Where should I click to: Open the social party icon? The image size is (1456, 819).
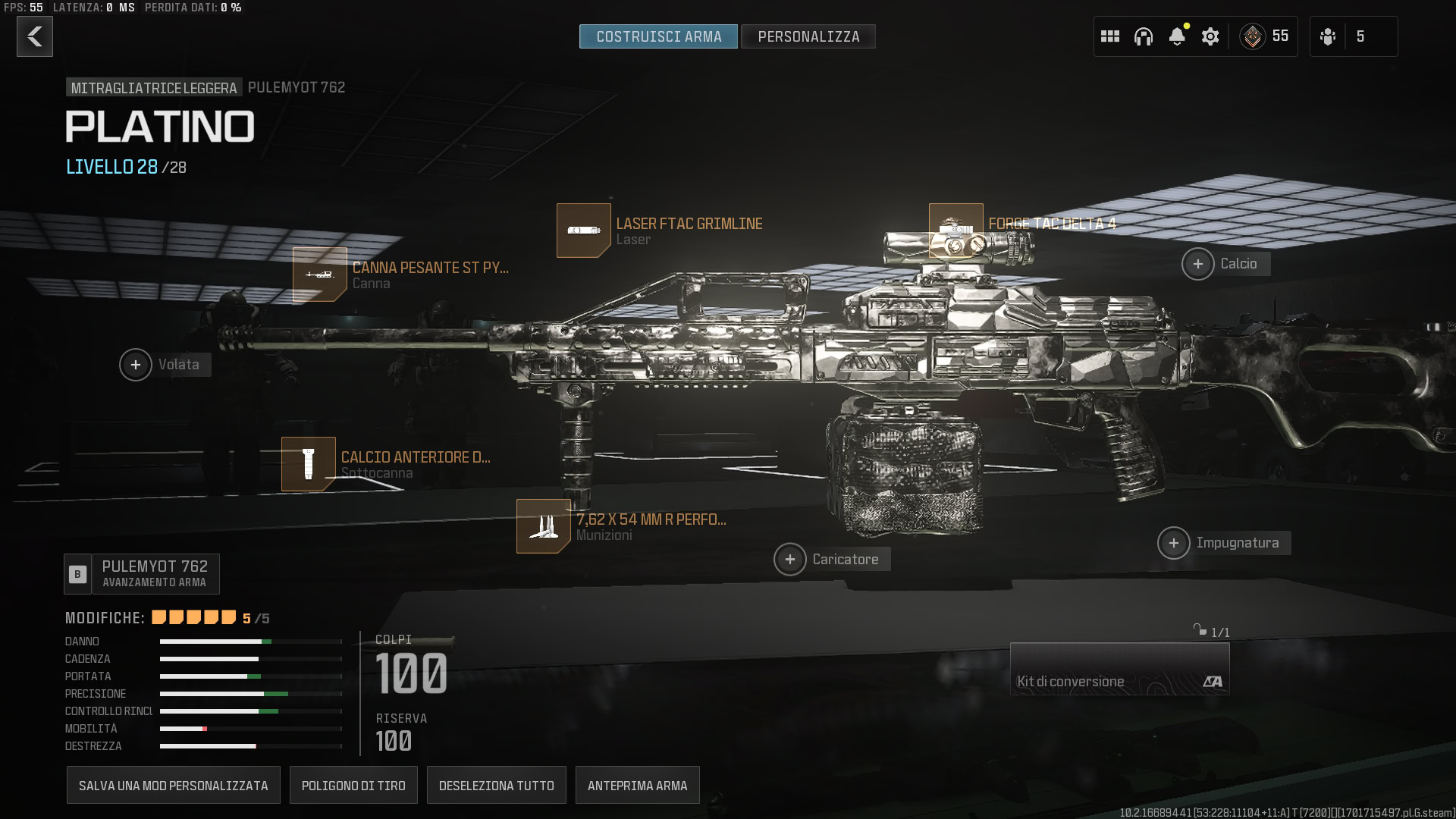1328,36
